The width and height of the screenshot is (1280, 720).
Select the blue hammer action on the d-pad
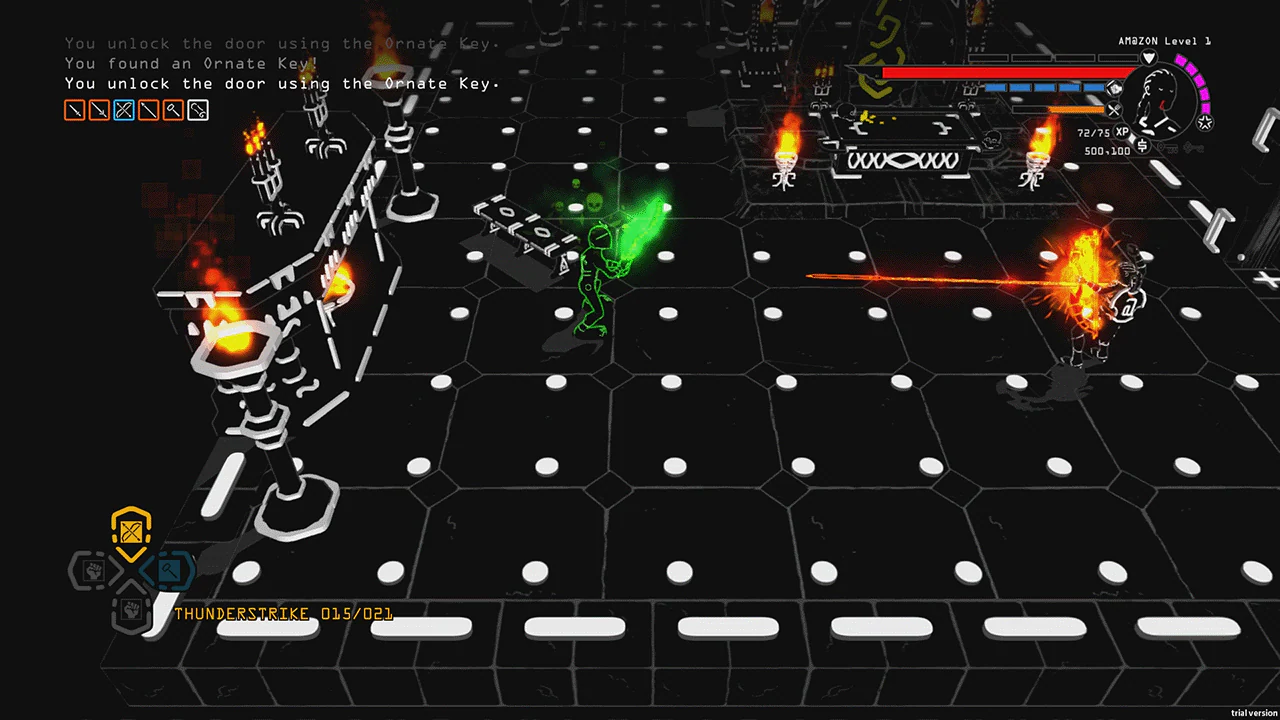tap(170, 571)
